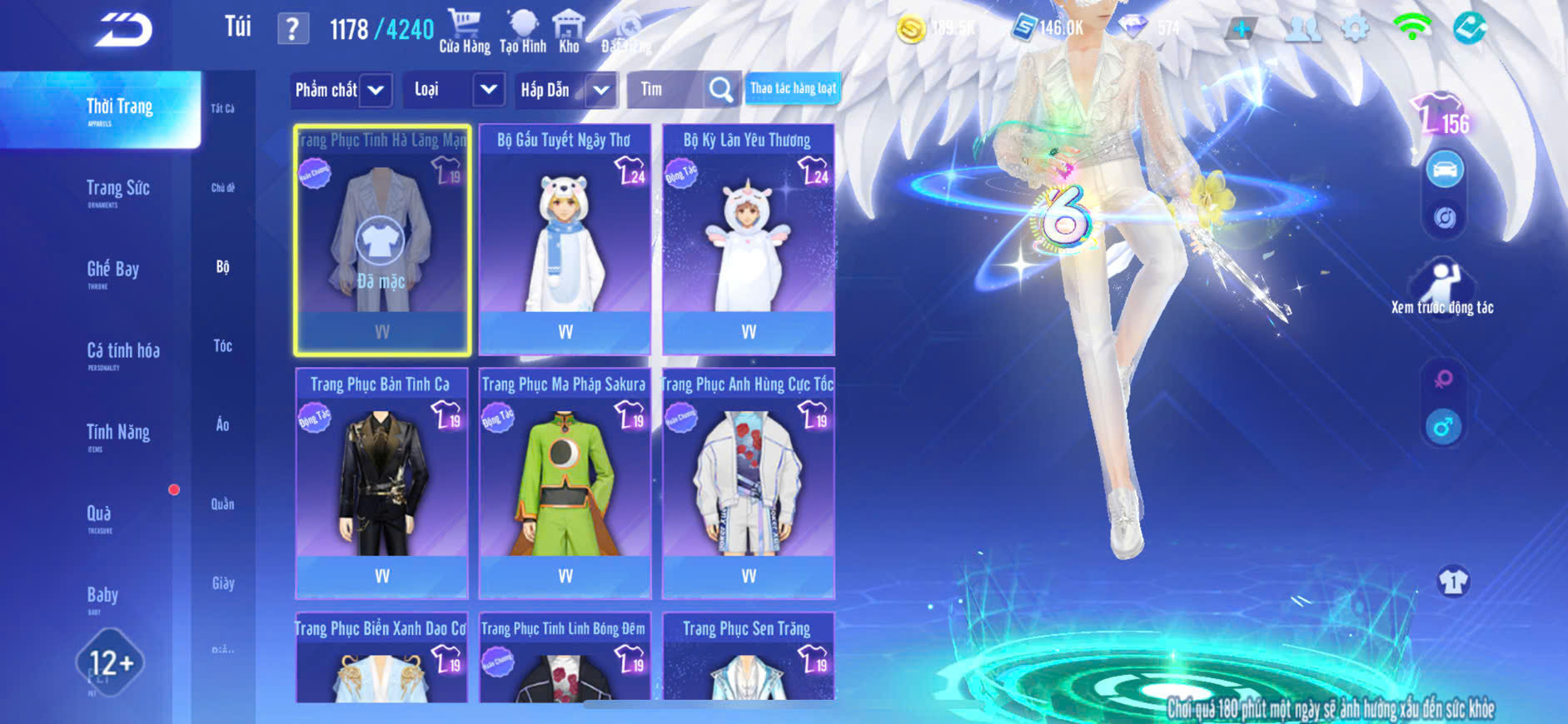This screenshot has height=724, width=1568.
Task: Switch to the Trang Sức tab
Action: point(117,190)
